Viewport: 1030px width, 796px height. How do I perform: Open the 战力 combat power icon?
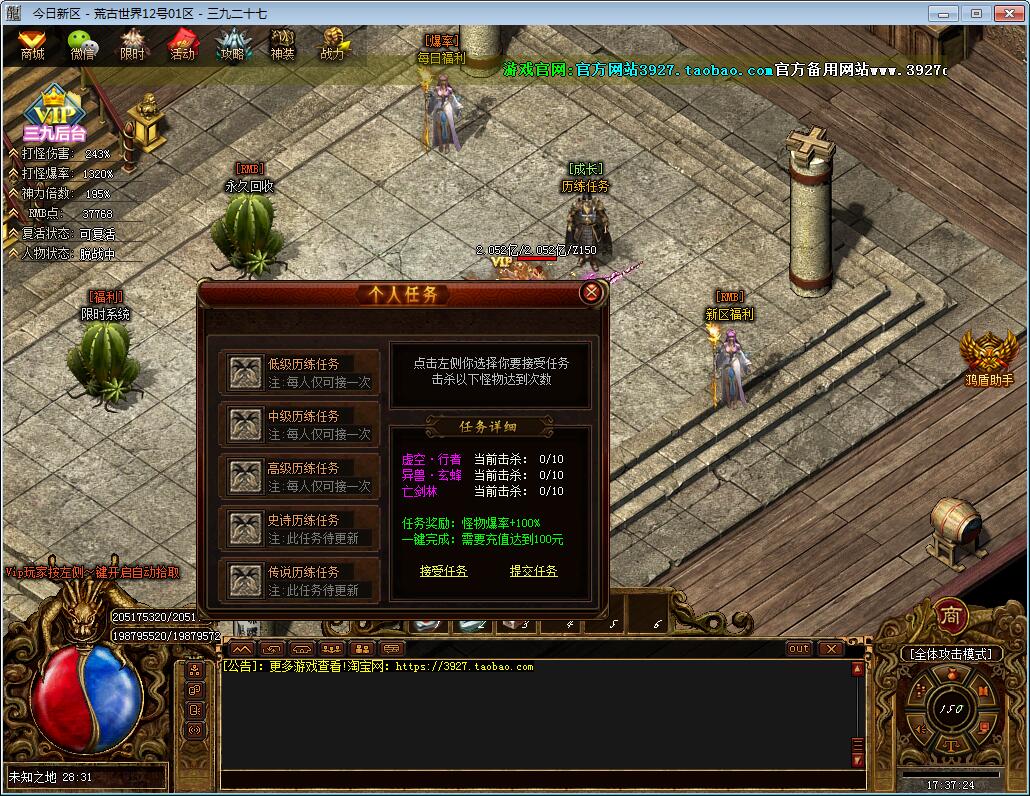[x=332, y=45]
